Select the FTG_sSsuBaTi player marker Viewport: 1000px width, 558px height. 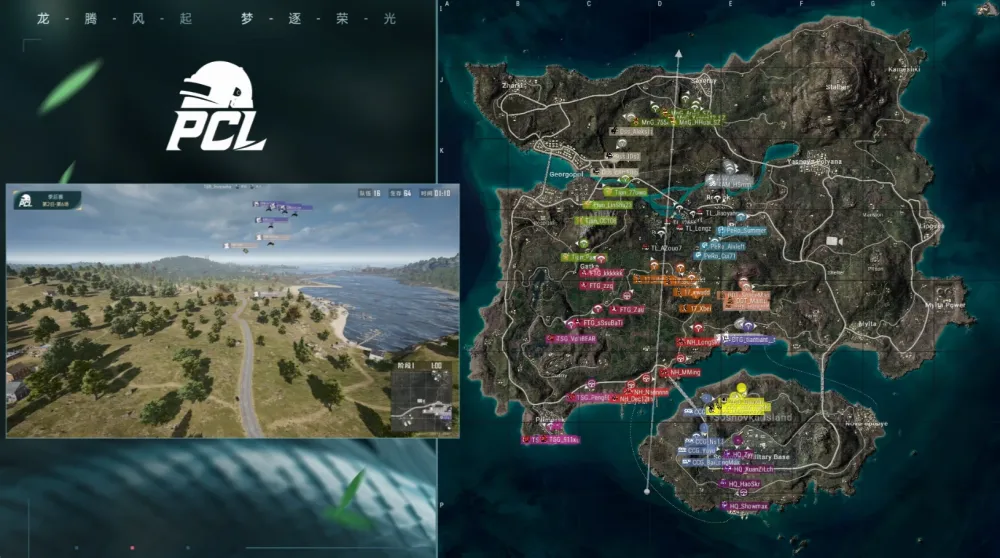[603, 323]
